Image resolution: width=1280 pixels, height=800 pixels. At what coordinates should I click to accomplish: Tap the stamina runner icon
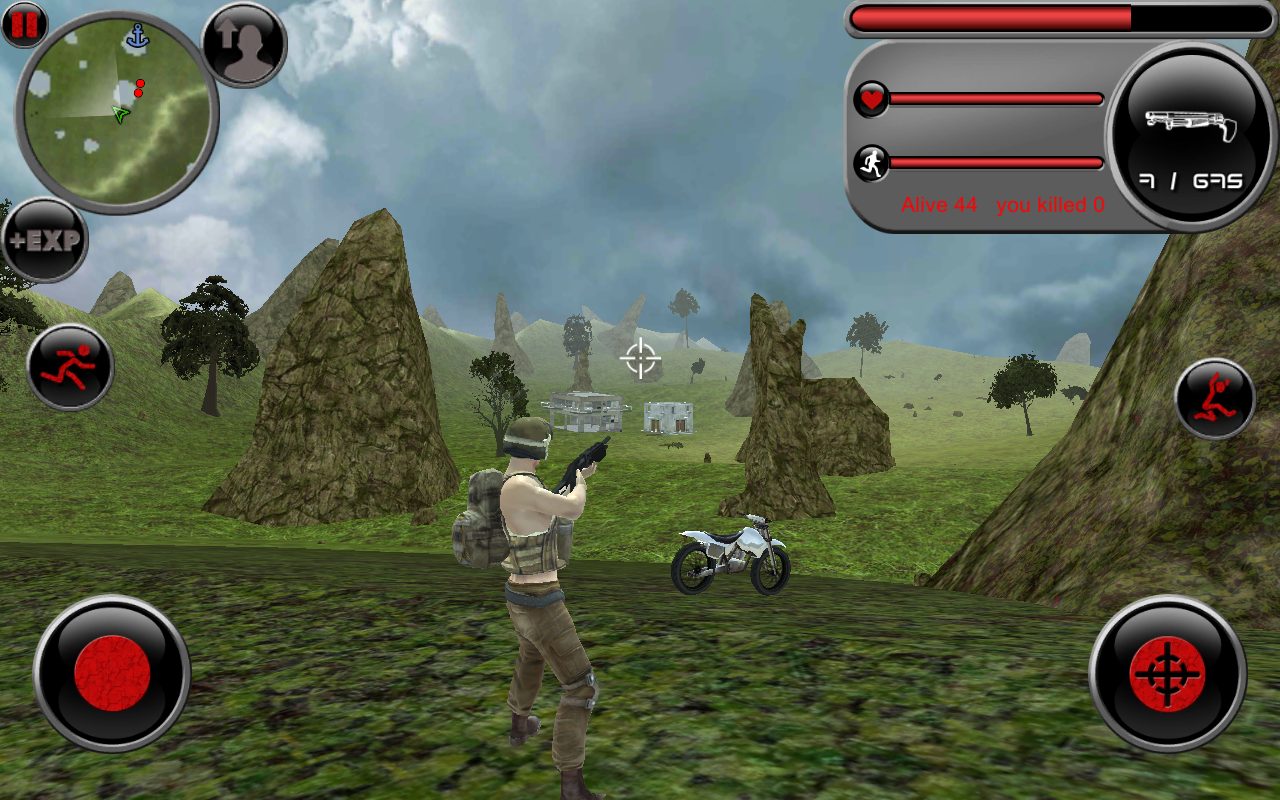tap(871, 163)
